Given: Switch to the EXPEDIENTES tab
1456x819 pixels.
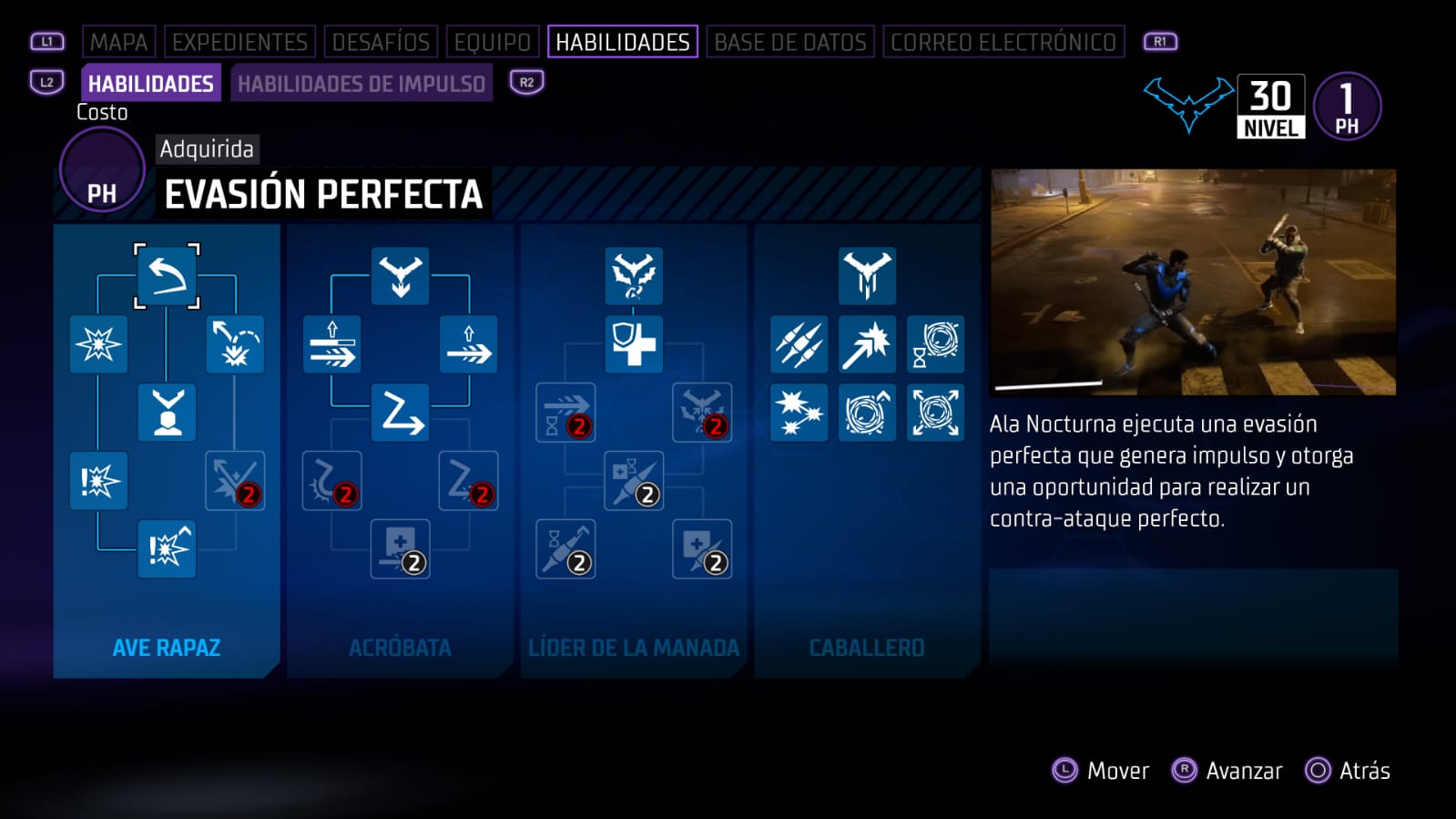Looking at the screenshot, I should (x=239, y=42).
